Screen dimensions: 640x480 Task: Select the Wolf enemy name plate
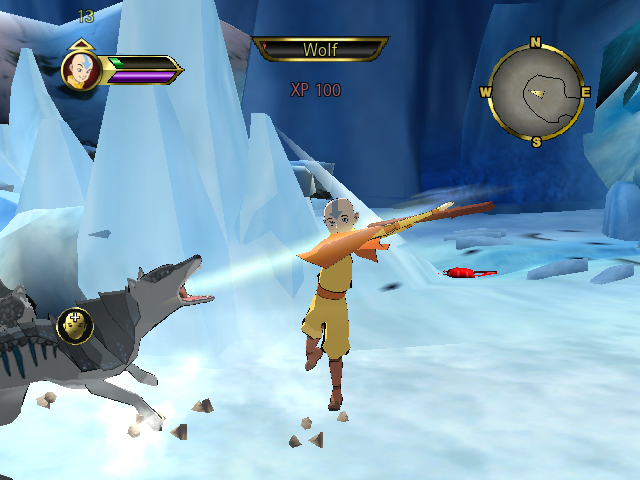point(320,49)
